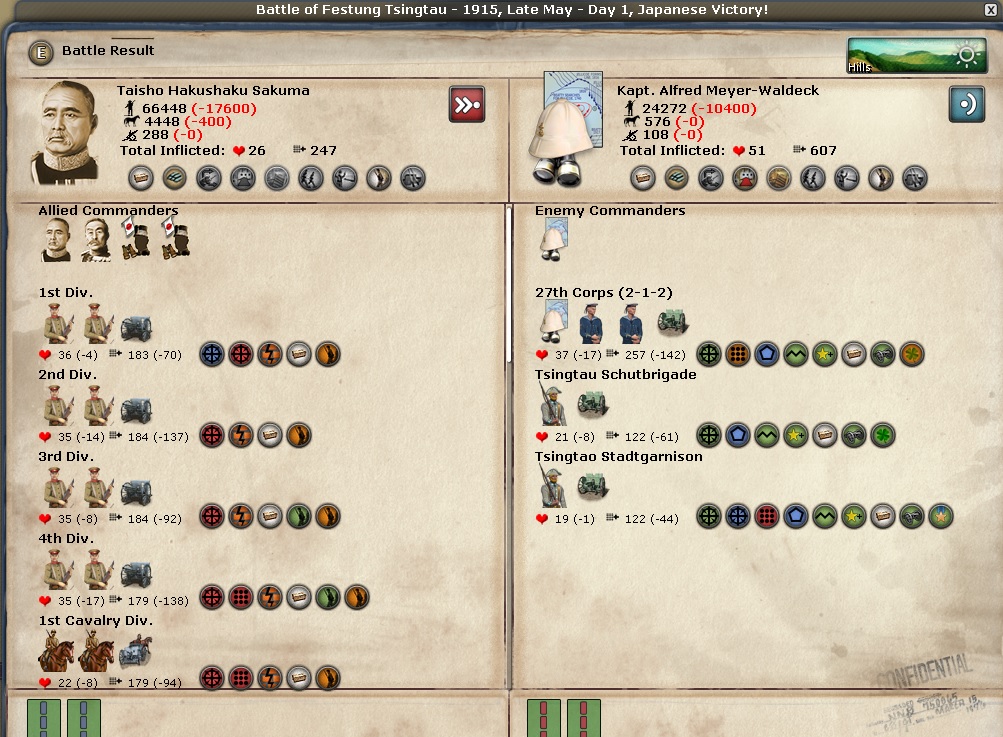1003x737 pixels.
Task: Select the 1st Cavalry Div. horsemen
Action: pyautogui.click(x=76, y=654)
